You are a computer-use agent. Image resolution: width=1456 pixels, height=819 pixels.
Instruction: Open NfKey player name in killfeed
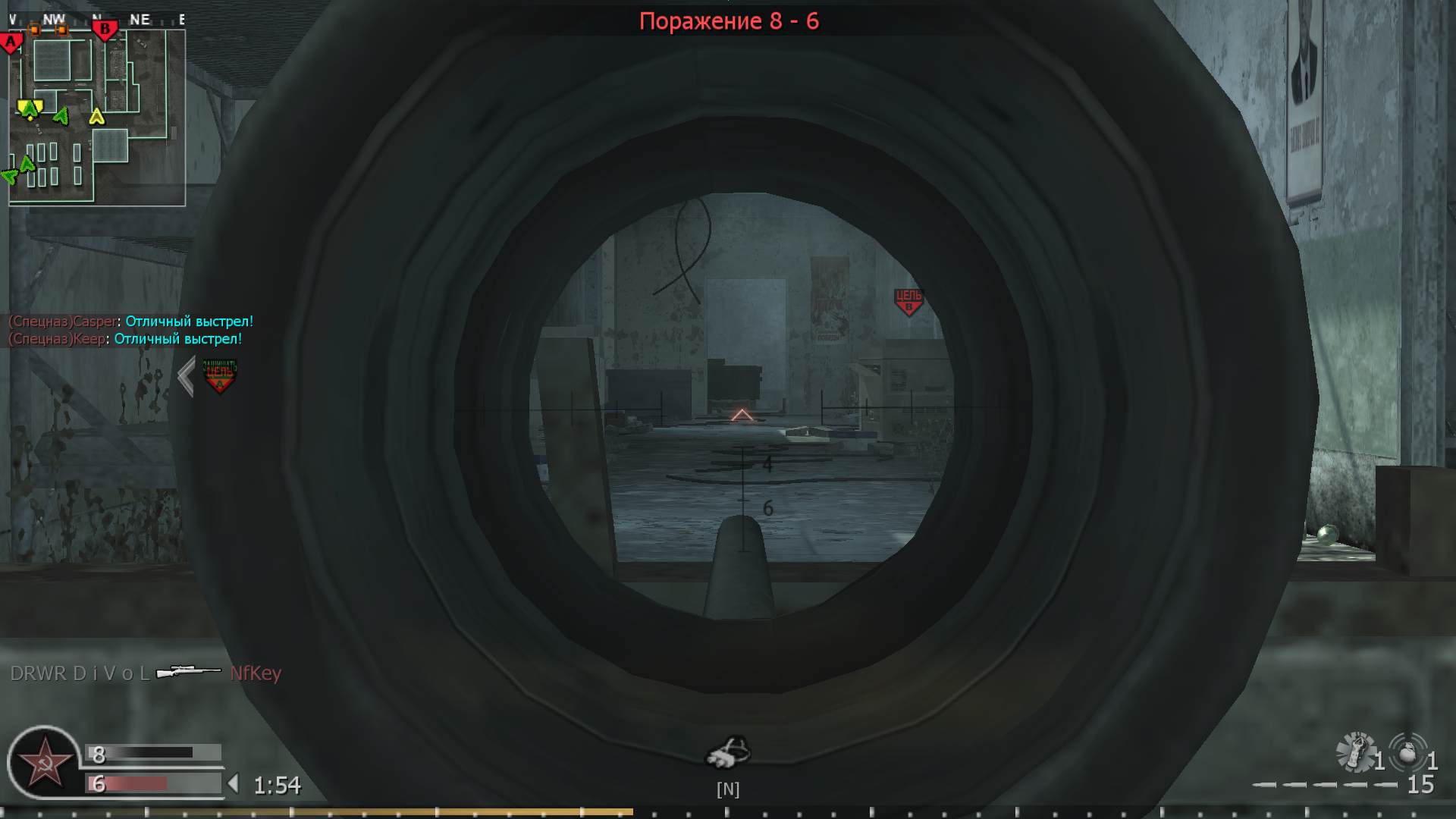[x=256, y=672]
